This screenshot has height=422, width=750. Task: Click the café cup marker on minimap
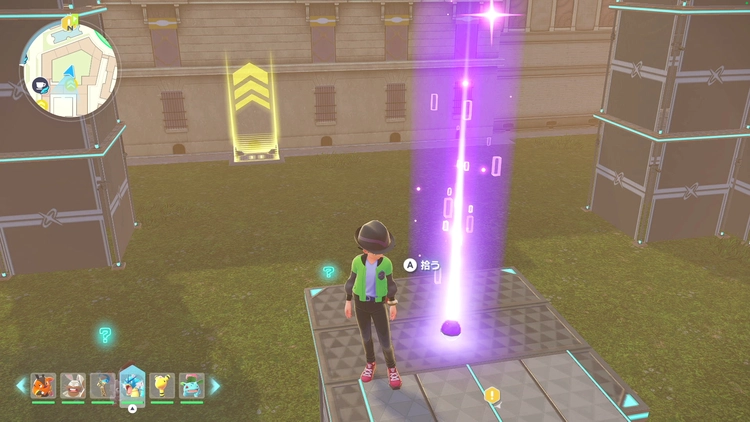tap(41, 86)
